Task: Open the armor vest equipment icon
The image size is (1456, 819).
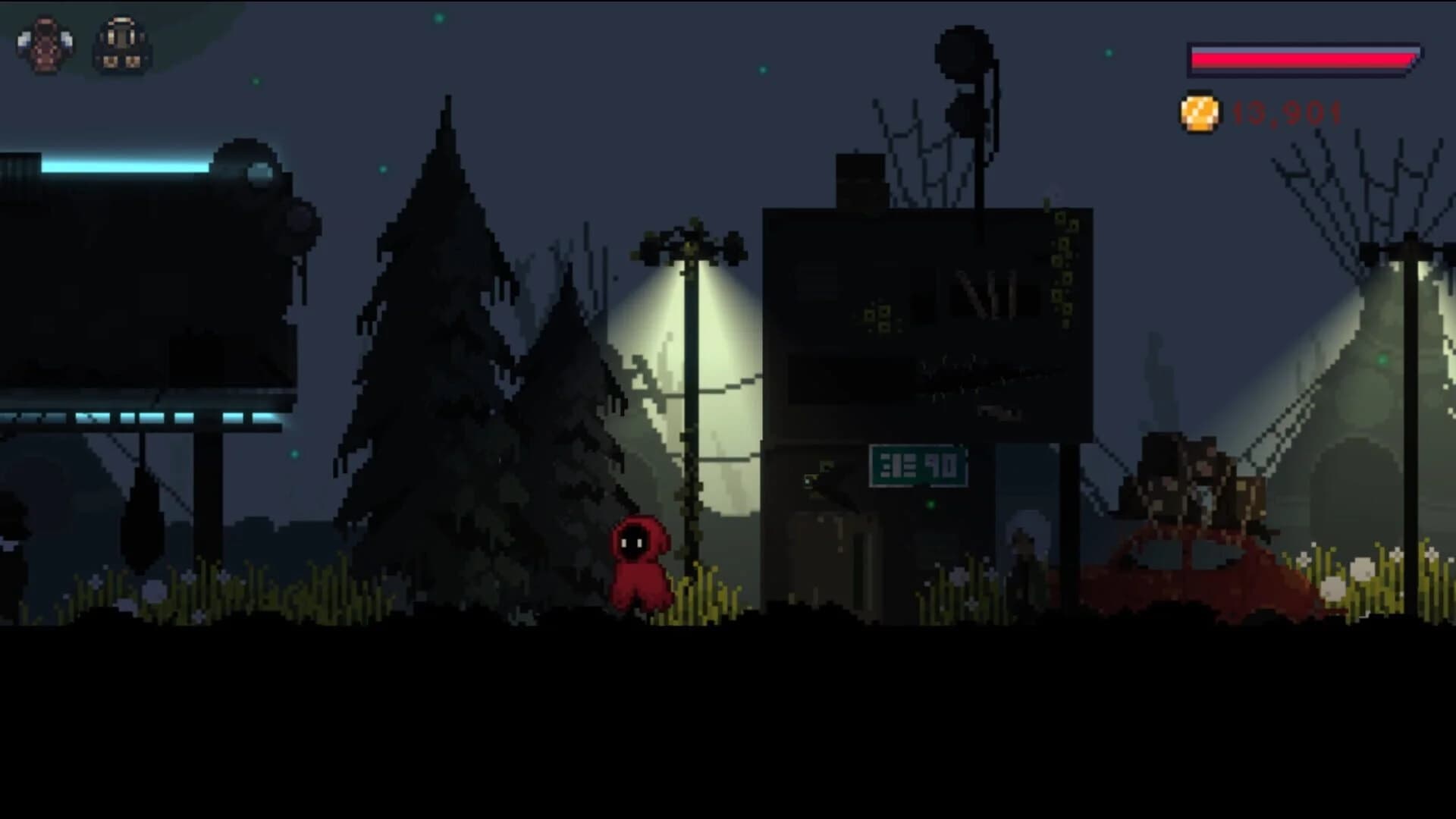Action: 45,45
